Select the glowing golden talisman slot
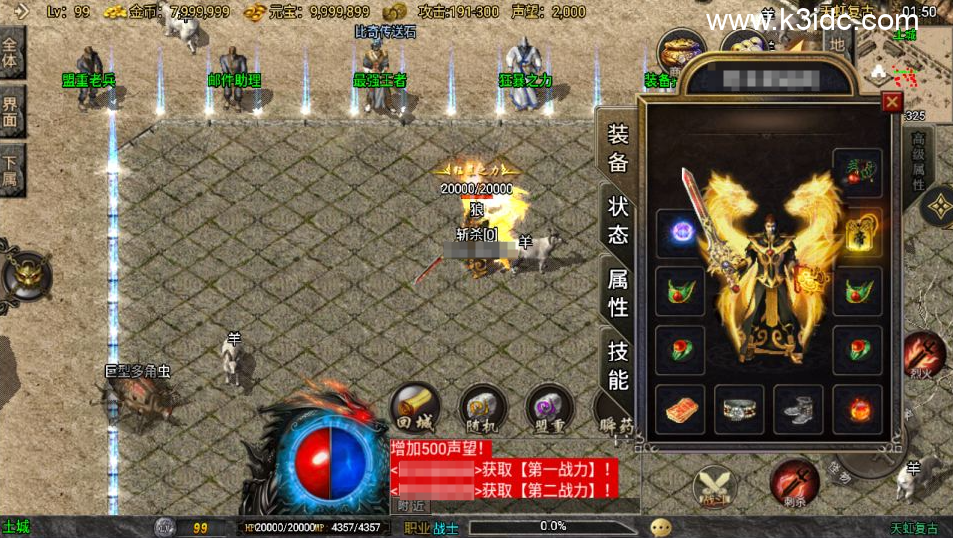This screenshot has width=953, height=538. click(x=858, y=233)
